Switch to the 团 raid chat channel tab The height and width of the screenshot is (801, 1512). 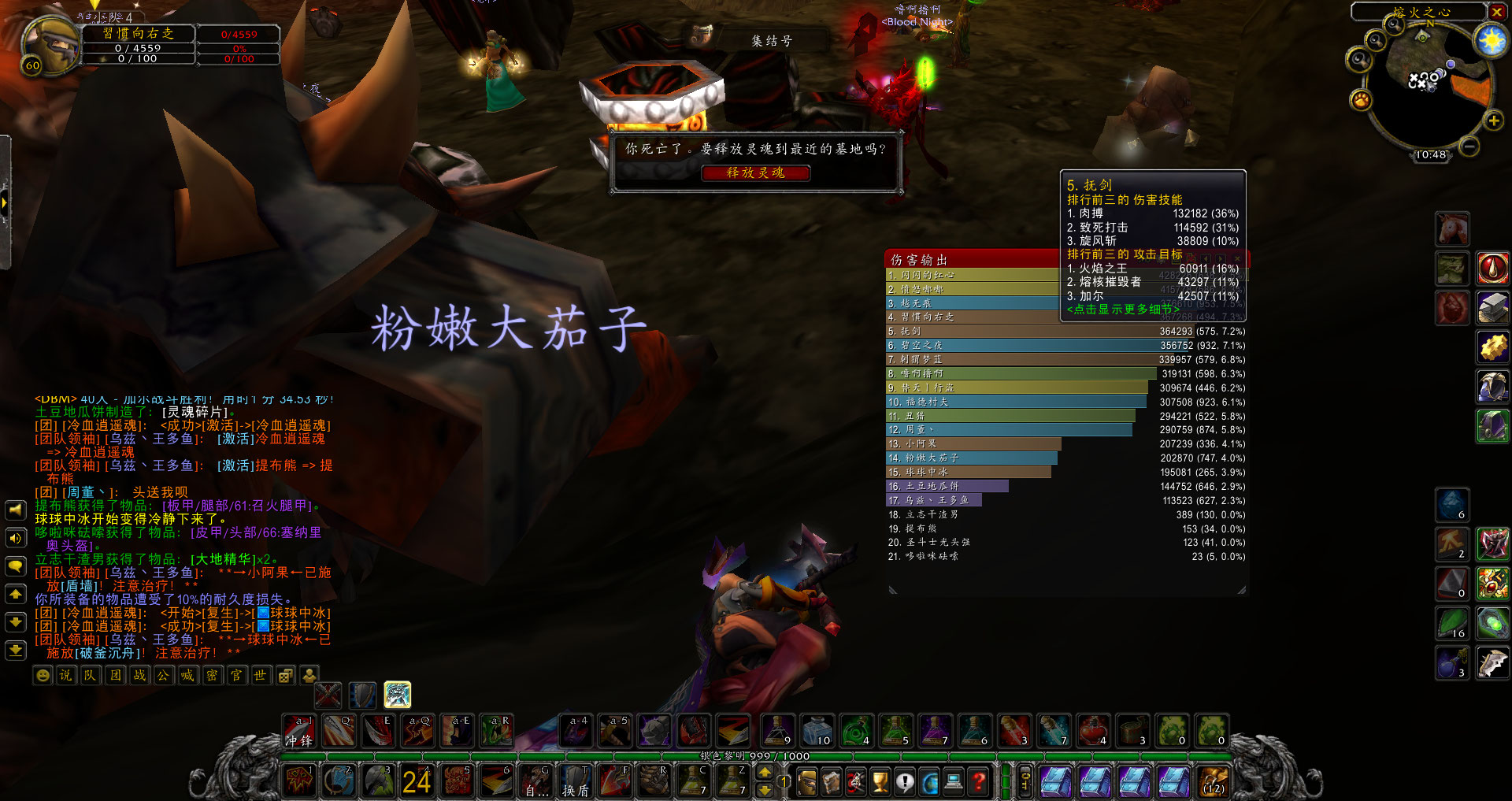coord(115,675)
